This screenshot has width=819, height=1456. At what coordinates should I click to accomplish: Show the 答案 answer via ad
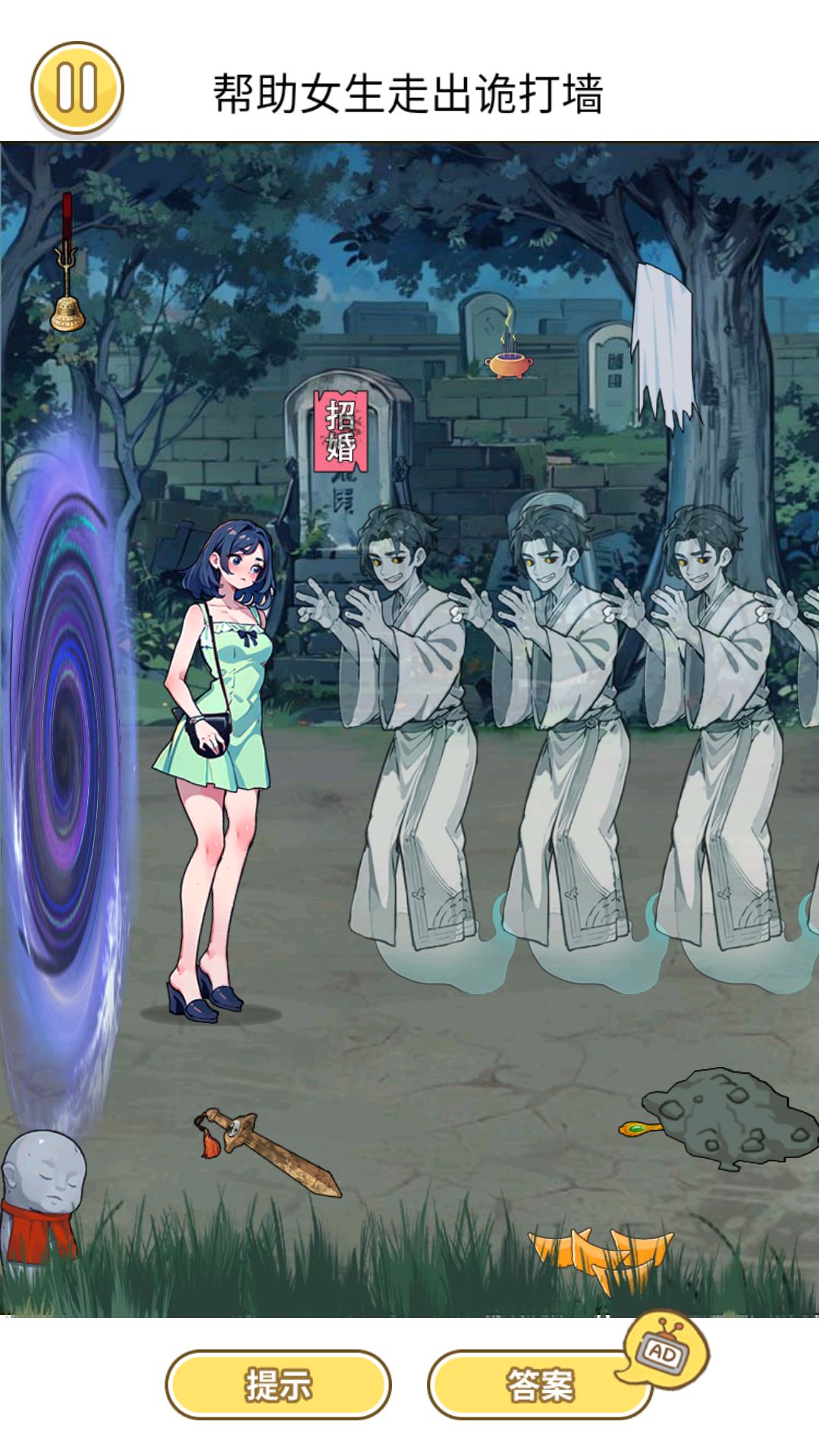[540, 1385]
